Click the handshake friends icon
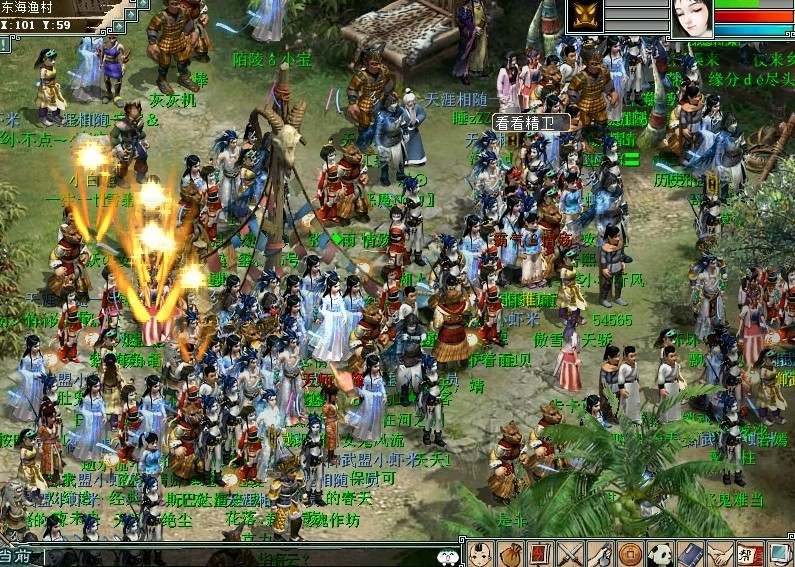This screenshot has width=795, height=567. (720, 553)
